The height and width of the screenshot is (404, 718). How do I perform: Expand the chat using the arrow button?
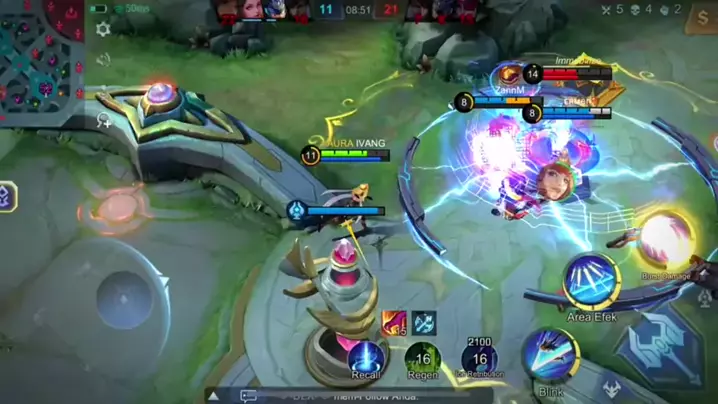(214, 396)
